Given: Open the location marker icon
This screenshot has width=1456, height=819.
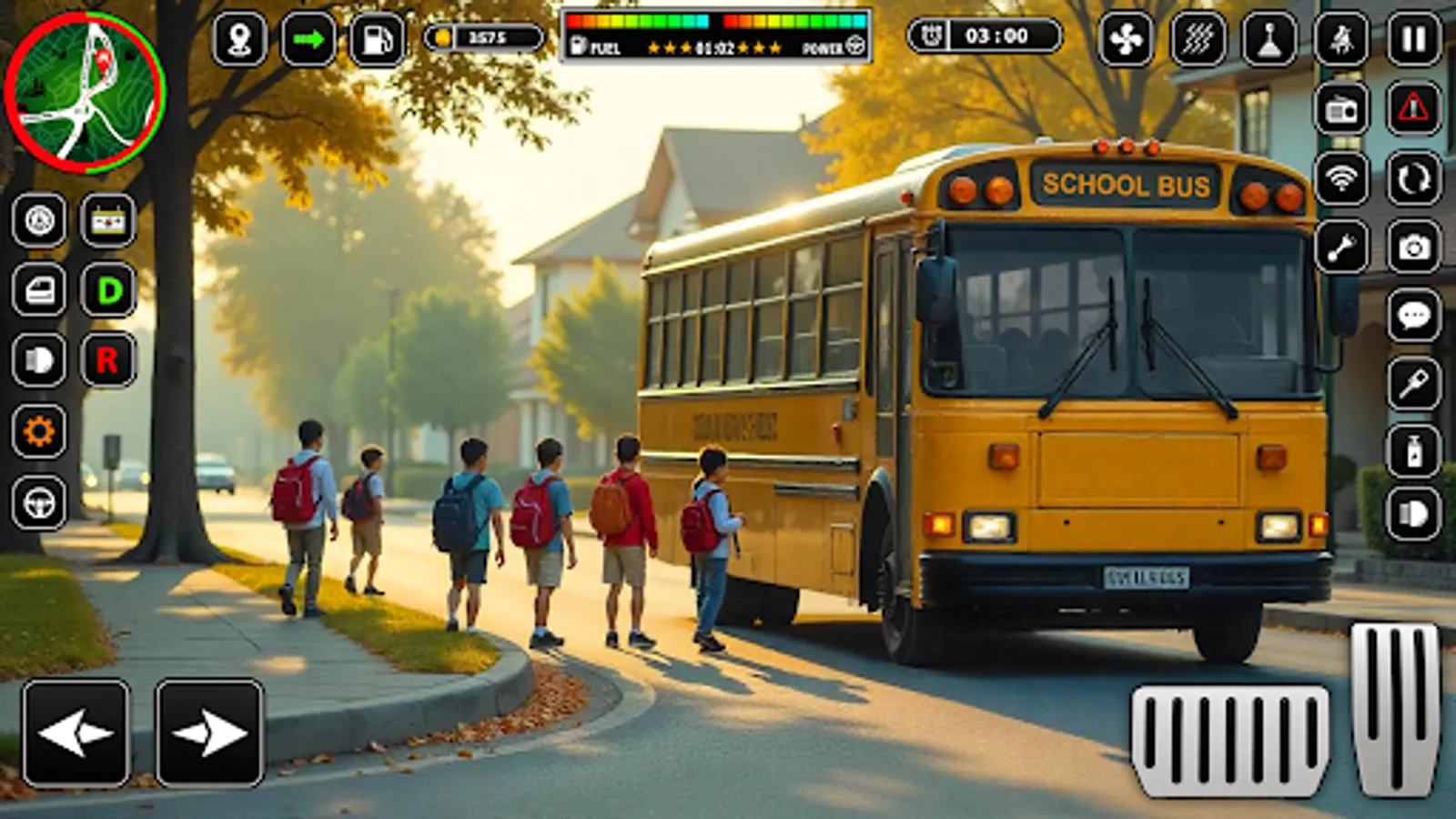Looking at the screenshot, I should click(238, 39).
